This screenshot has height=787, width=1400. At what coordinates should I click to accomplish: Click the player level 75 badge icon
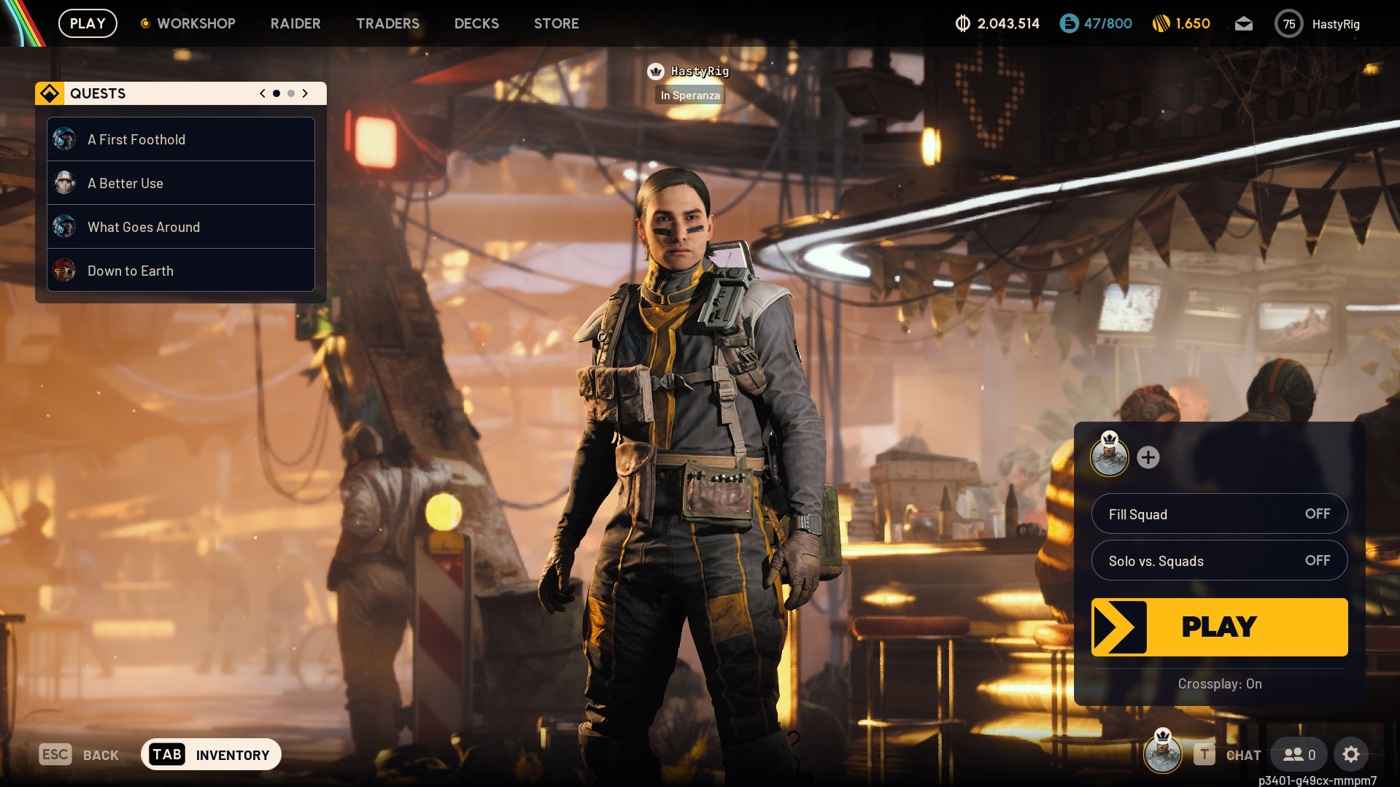[x=1288, y=23]
